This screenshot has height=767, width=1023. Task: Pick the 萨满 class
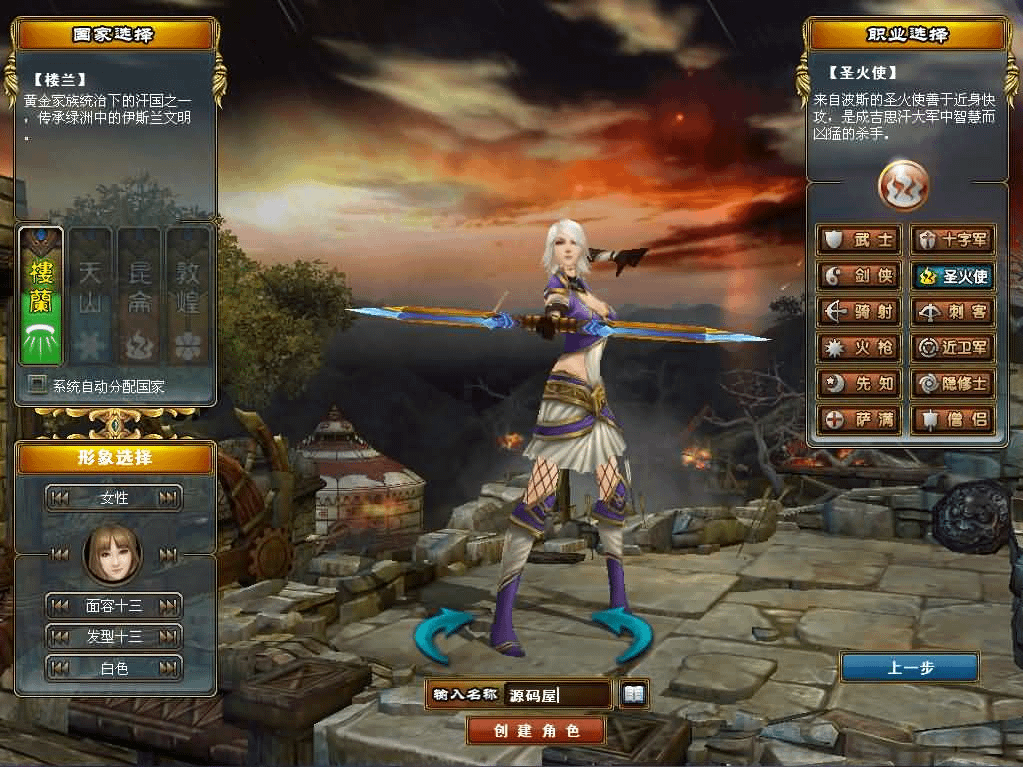(x=859, y=419)
